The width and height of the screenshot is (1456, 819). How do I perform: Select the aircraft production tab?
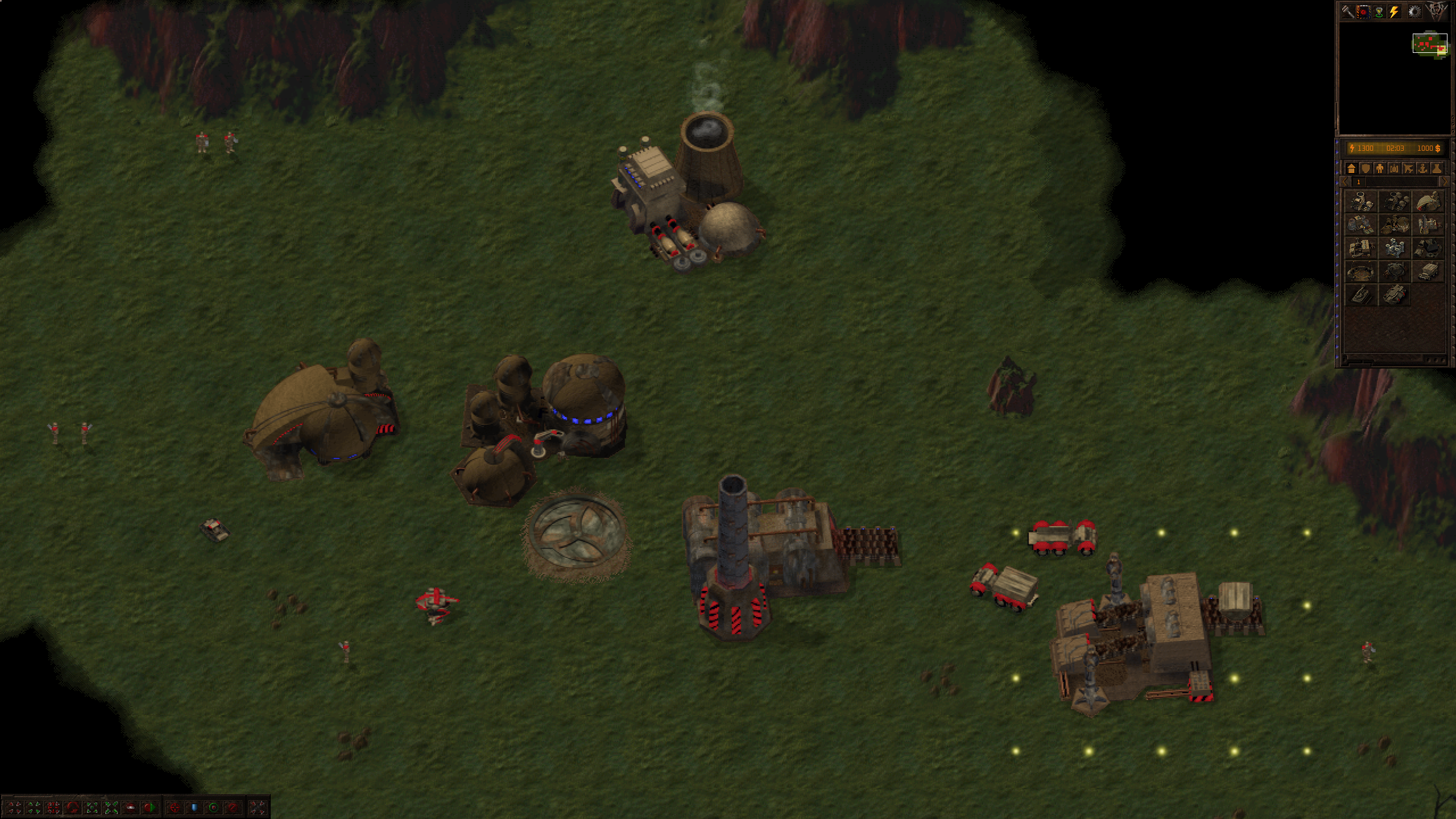(x=1408, y=168)
